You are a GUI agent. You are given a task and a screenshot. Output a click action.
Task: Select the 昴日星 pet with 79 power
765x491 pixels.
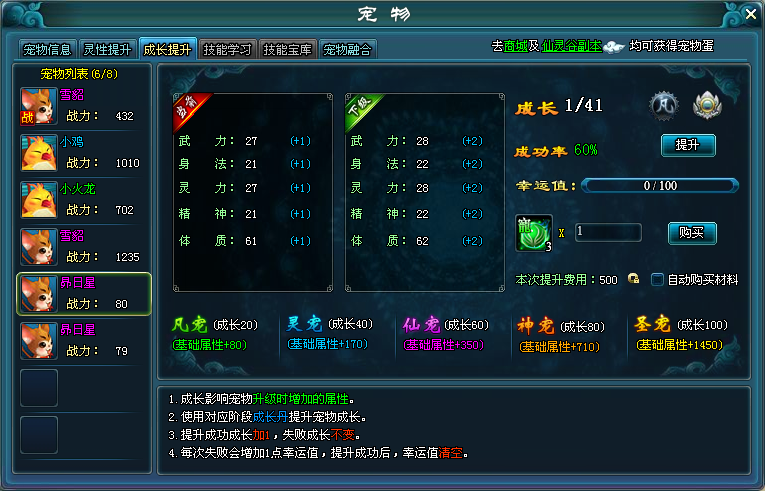click(x=84, y=340)
